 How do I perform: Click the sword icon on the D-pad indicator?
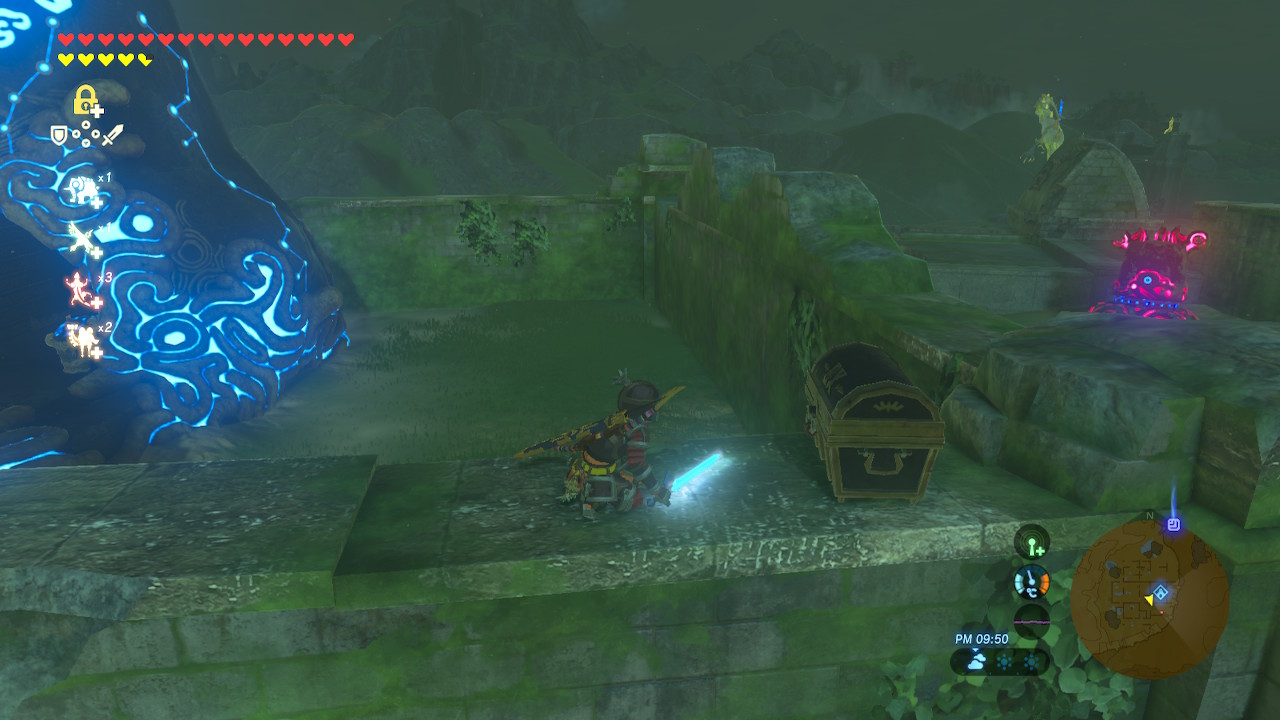click(x=112, y=135)
